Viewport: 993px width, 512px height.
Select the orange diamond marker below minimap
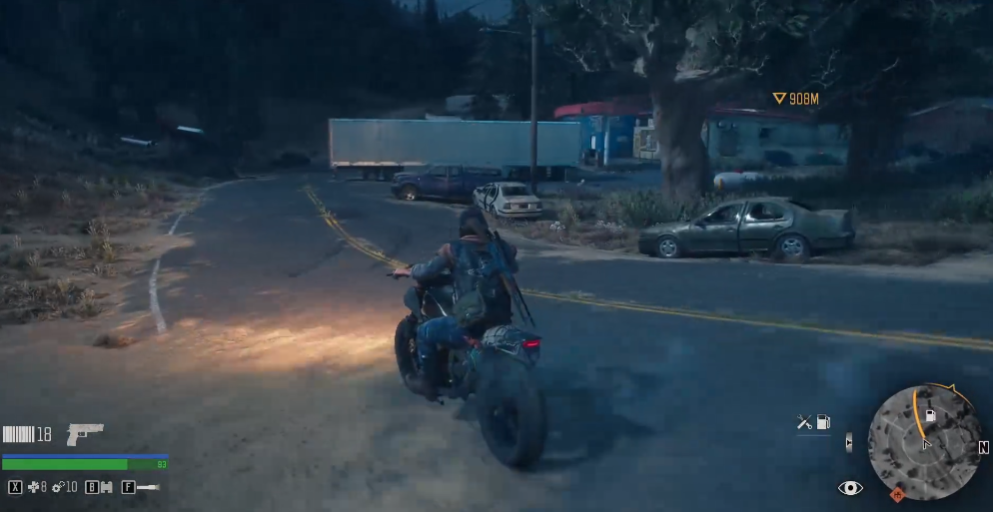click(x=897, y=494)
